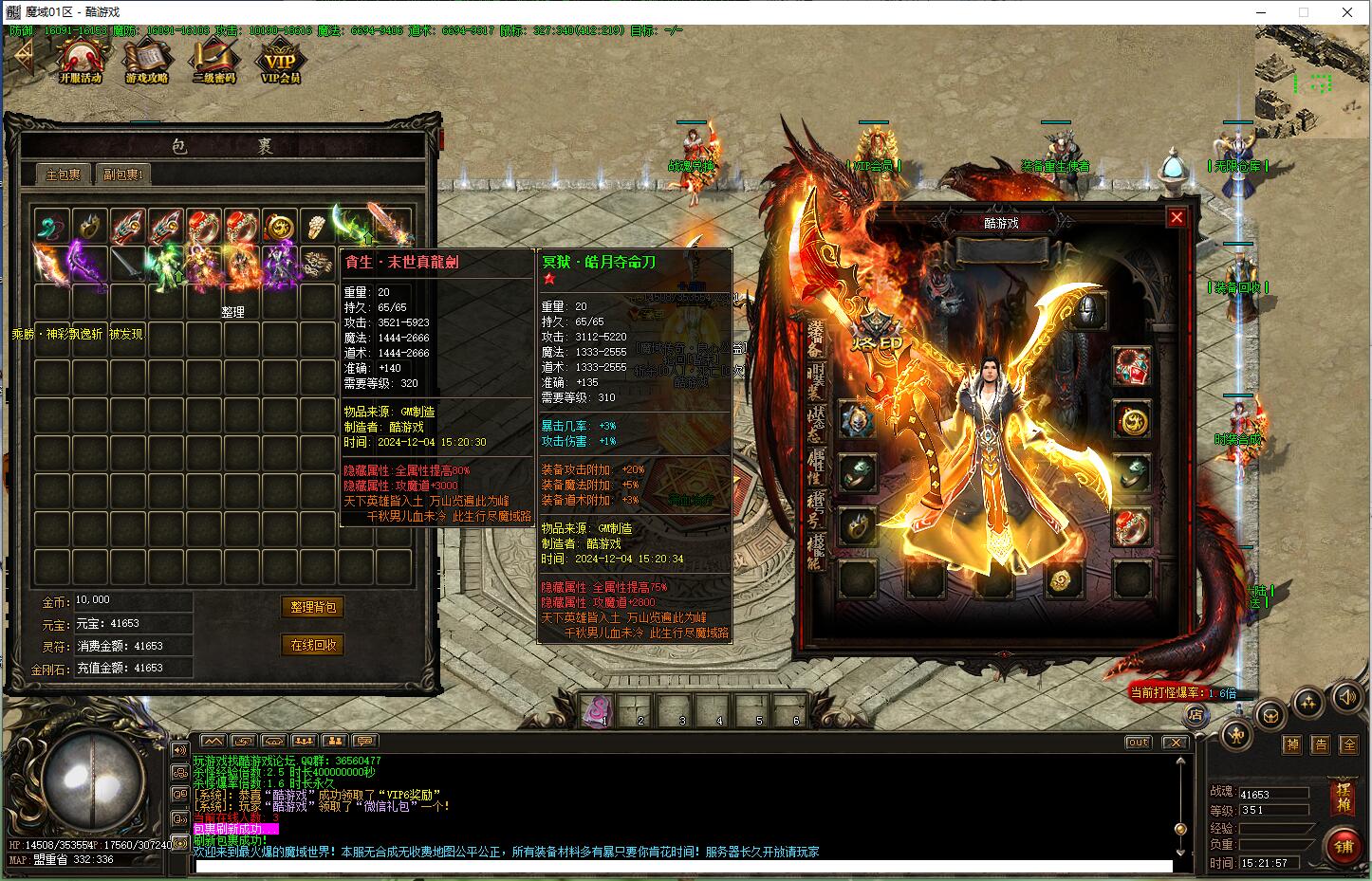Close the game window from title bar
The height and width of the screenshot is (881, 1372).
point(1347,12)
